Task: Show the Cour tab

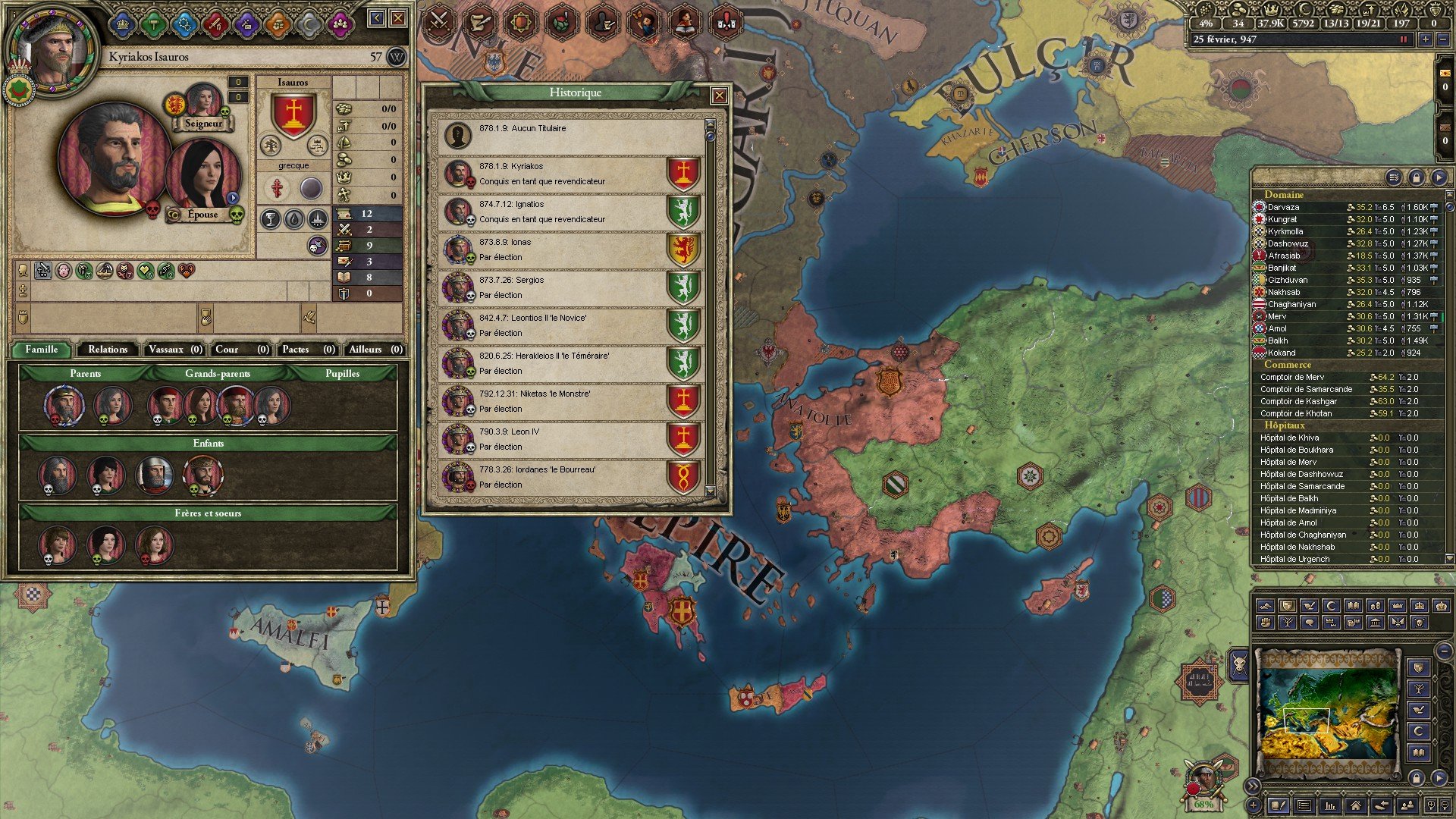Action: (x=241, y=350)
